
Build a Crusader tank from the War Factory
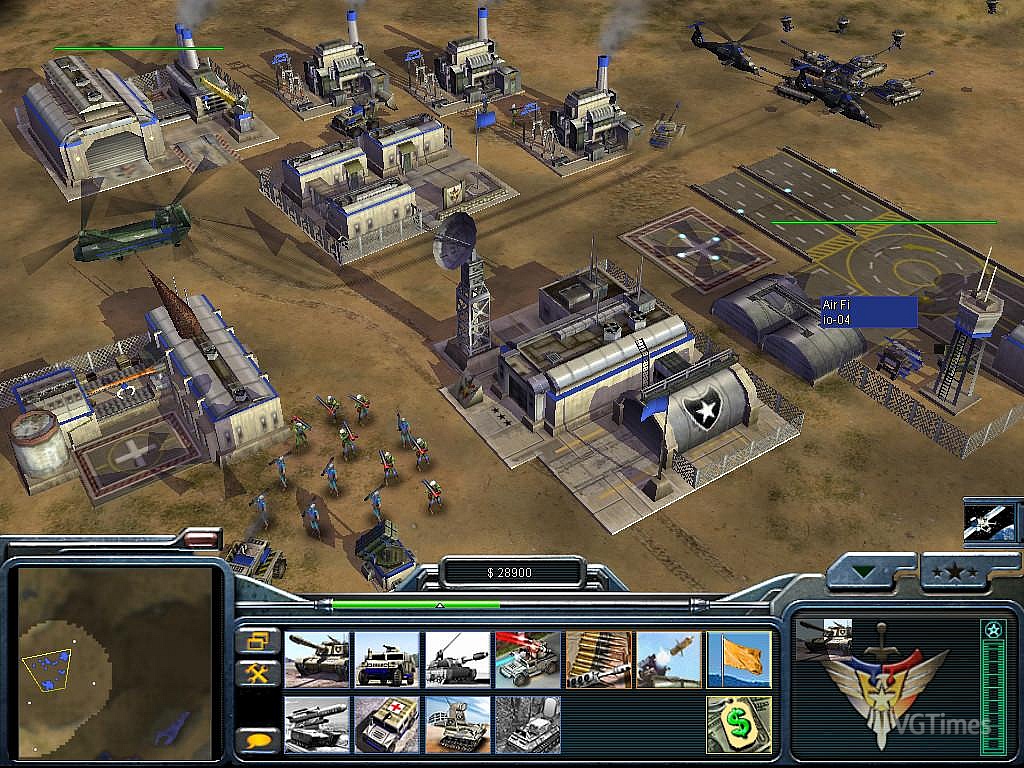click(317, 659)
